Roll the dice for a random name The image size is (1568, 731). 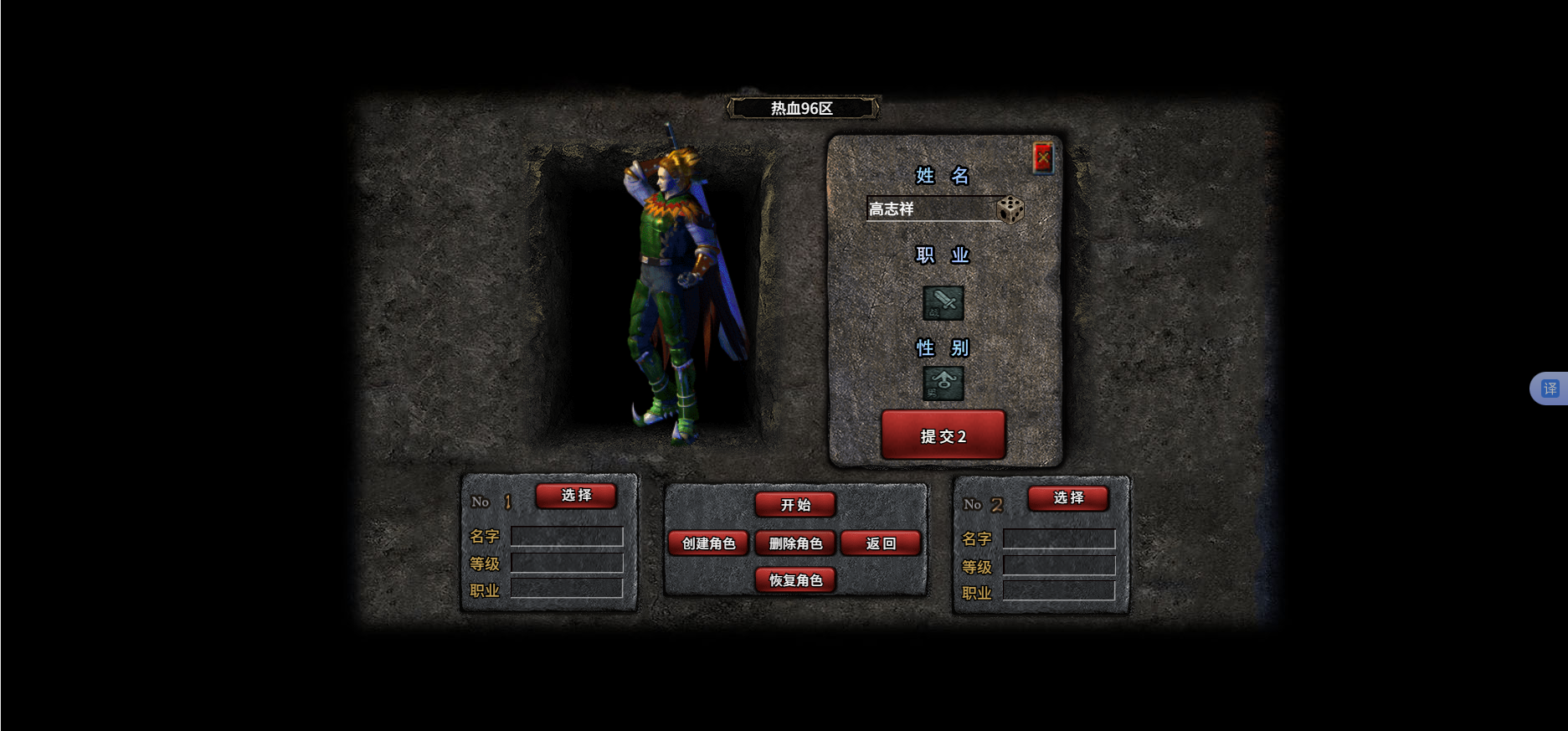[1010, 209]
